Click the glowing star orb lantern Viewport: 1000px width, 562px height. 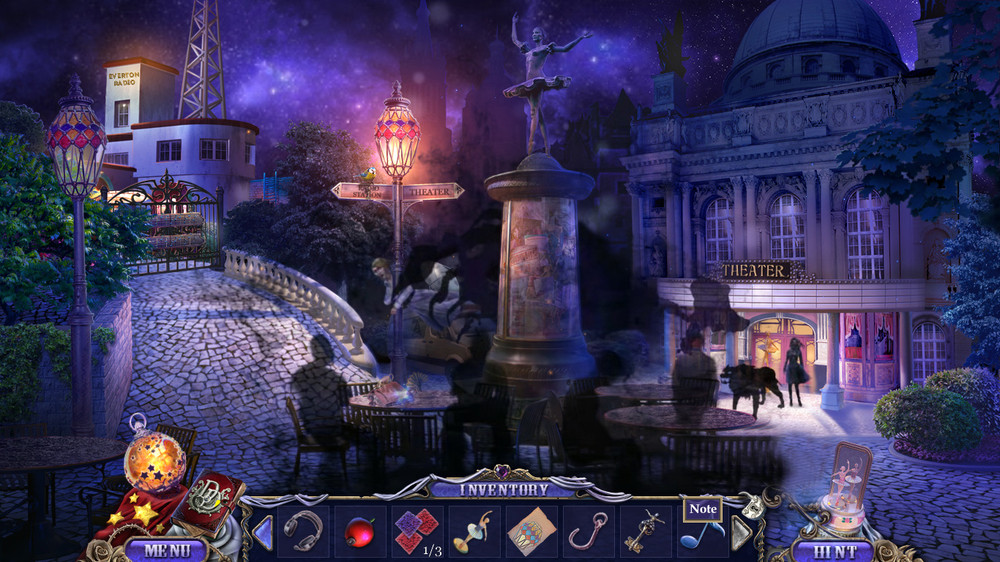click(154, 461)
